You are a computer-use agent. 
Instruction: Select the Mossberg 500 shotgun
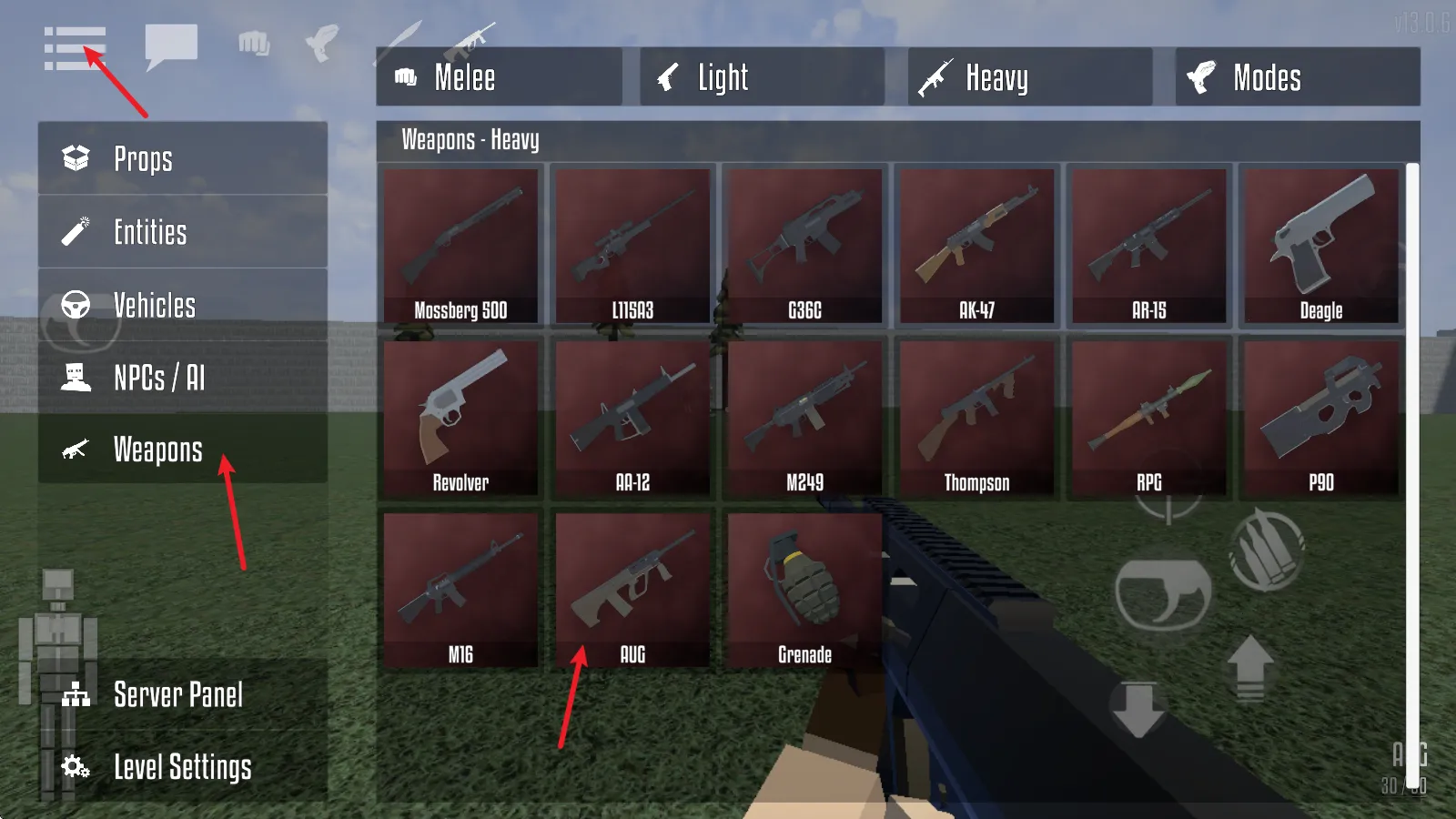(460, 246)
